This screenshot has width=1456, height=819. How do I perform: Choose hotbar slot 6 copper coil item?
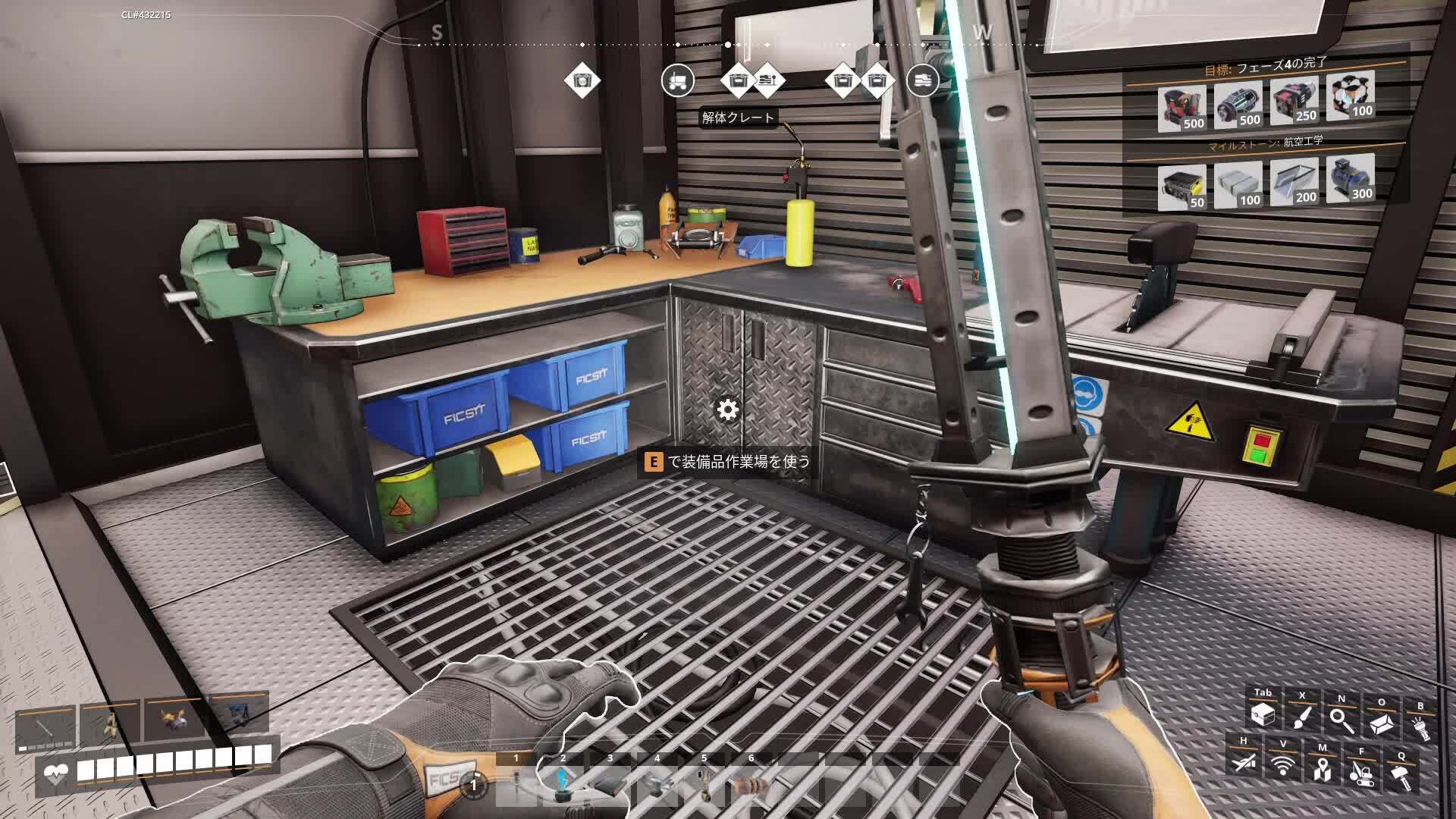coord(751,784)
